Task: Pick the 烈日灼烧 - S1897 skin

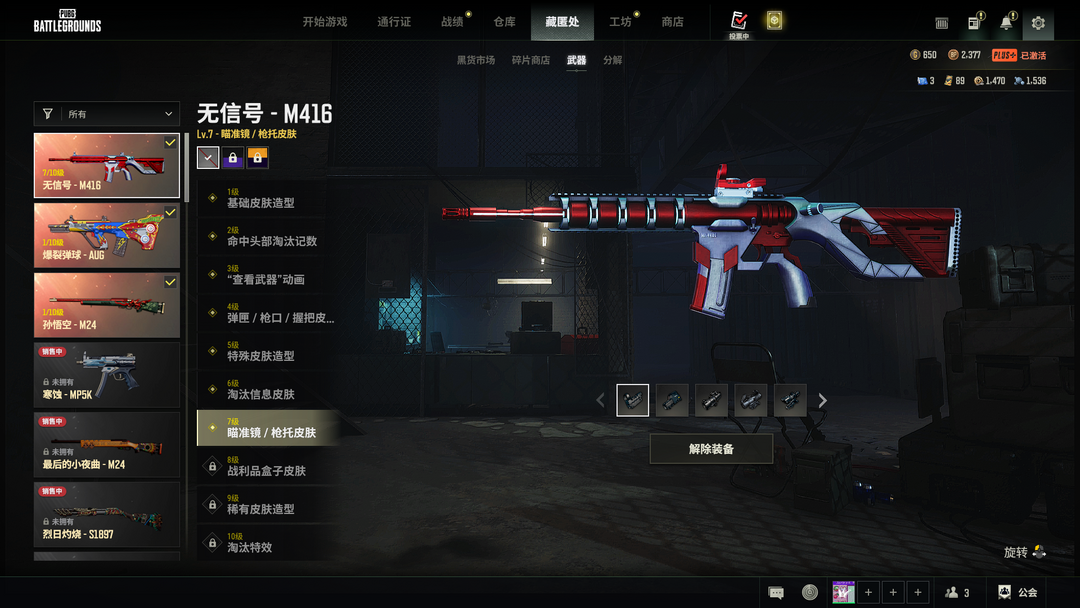Action: click(107, 514)
